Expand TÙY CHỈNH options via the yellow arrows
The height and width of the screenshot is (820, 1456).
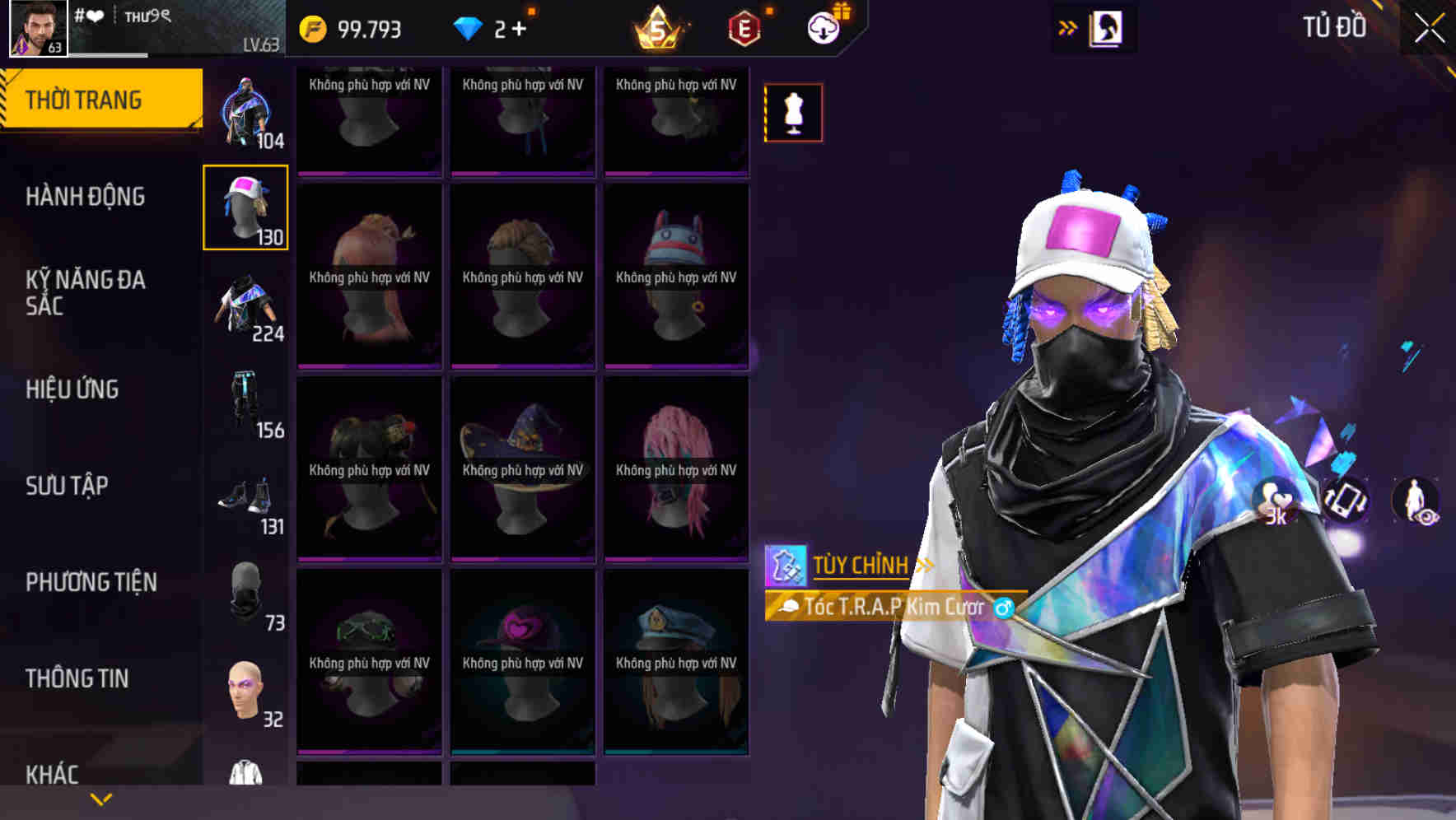pos(924,564)
